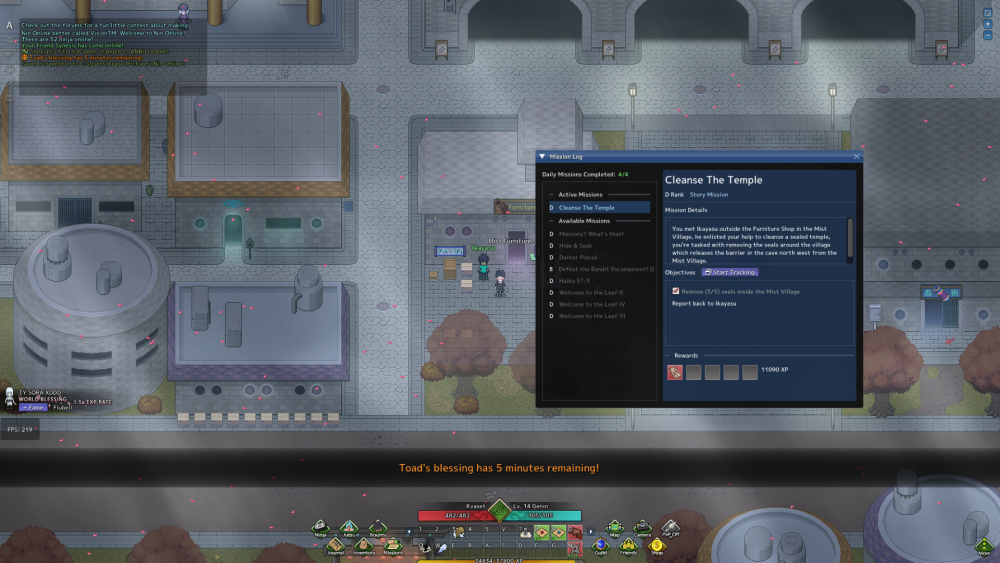Close the Mission Log window
The width and height of the screenshot is (1000, 563).
856,157
